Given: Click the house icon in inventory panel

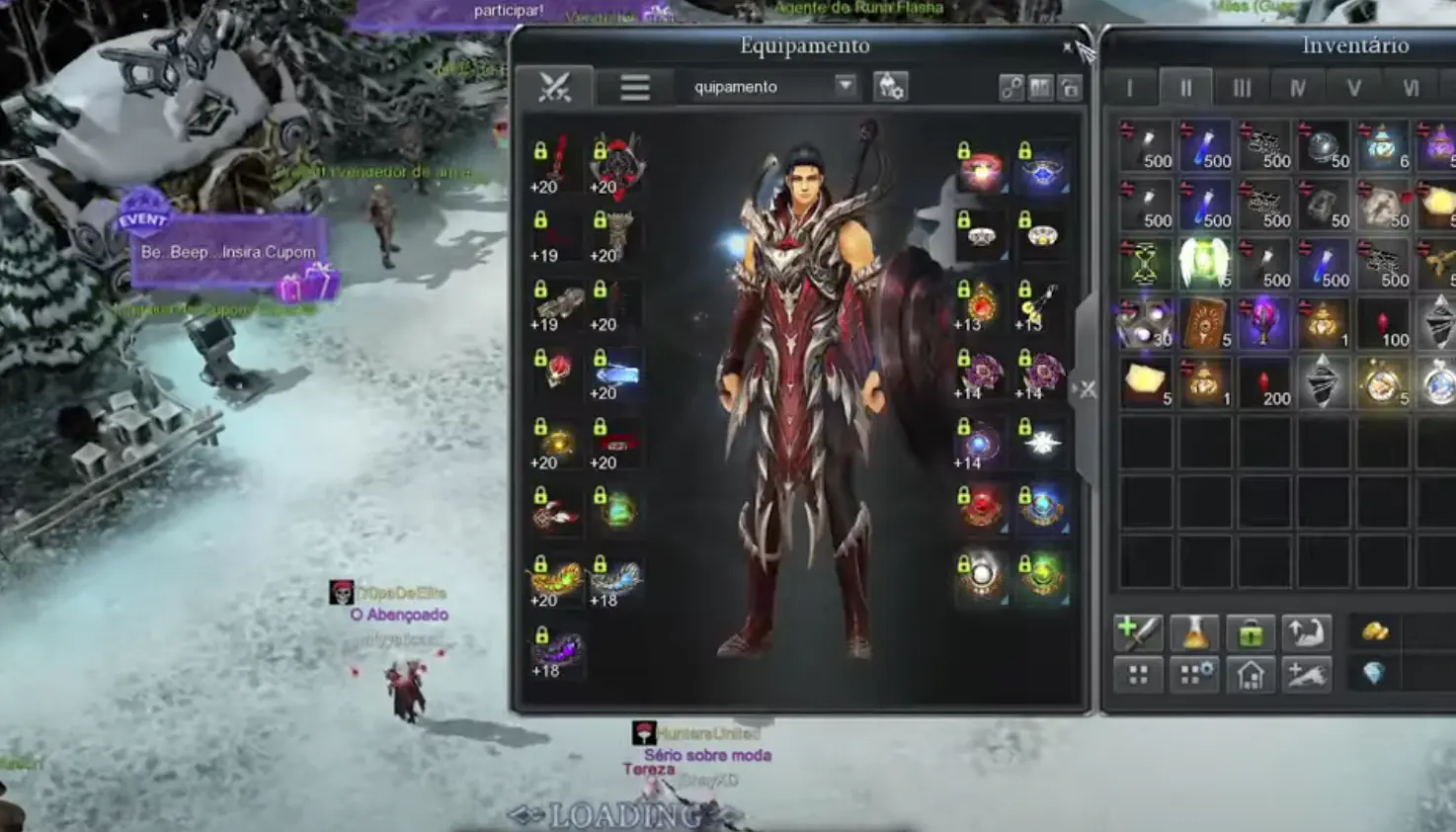Looking at the screenshot, I should click(x=1251, y=675).
